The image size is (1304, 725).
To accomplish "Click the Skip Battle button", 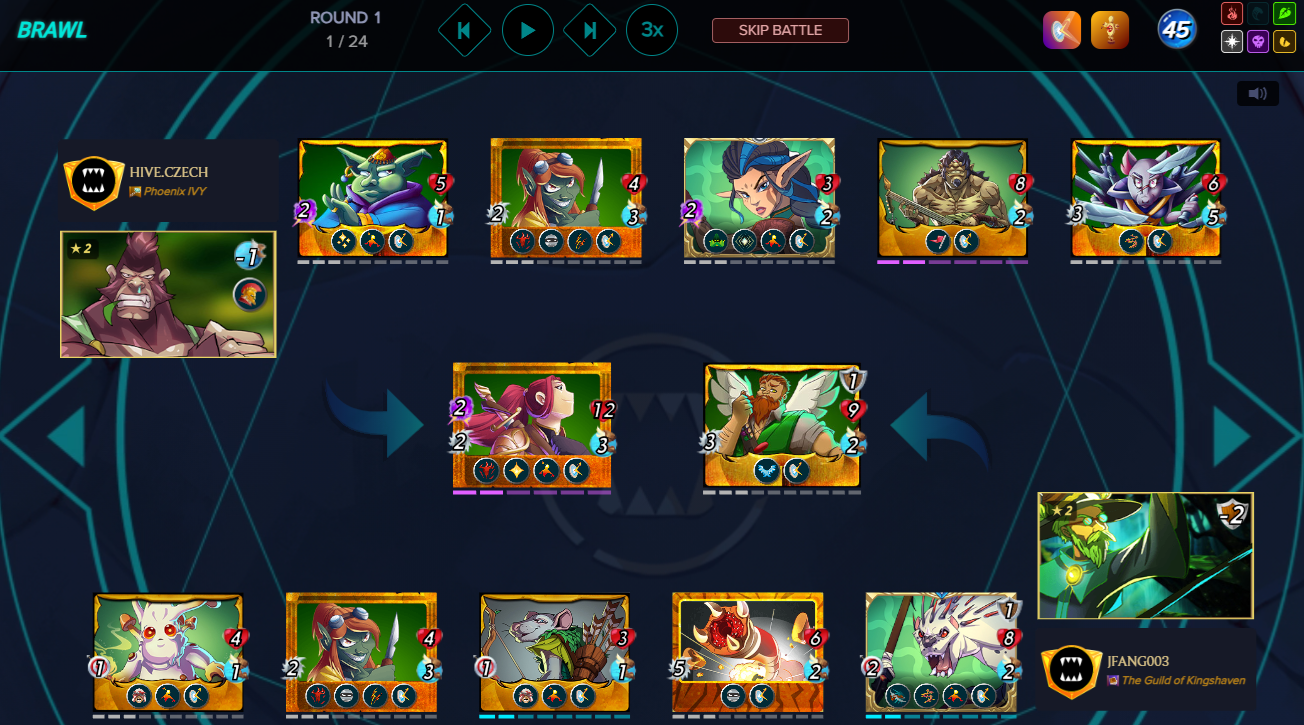I will pyautogui.click(x=780, y=30).
